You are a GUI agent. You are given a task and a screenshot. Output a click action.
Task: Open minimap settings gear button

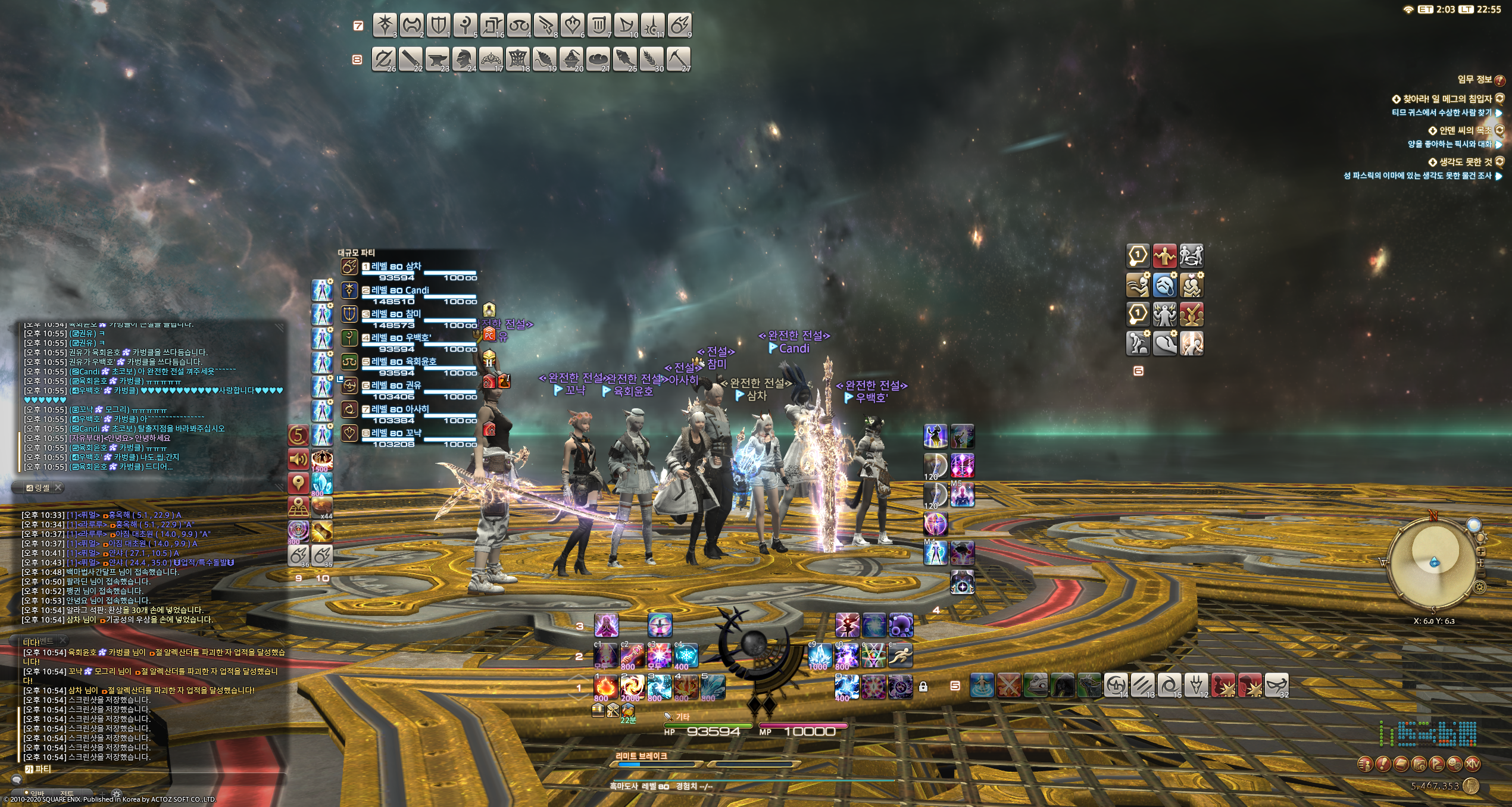(1480, 587)
